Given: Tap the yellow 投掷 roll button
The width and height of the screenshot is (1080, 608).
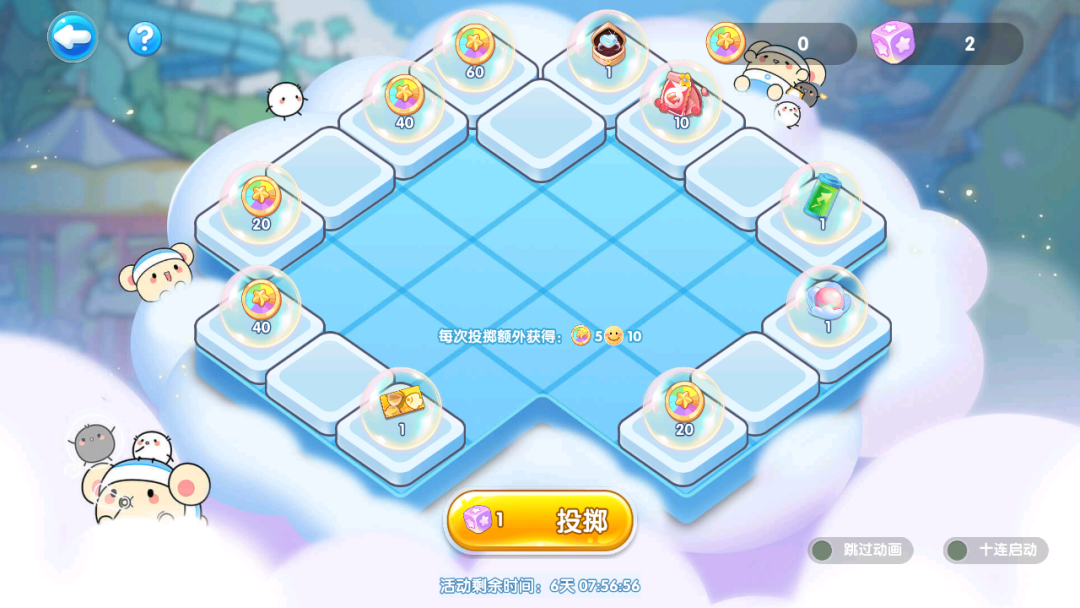Looking at the screenshot, I should [540, 521].
